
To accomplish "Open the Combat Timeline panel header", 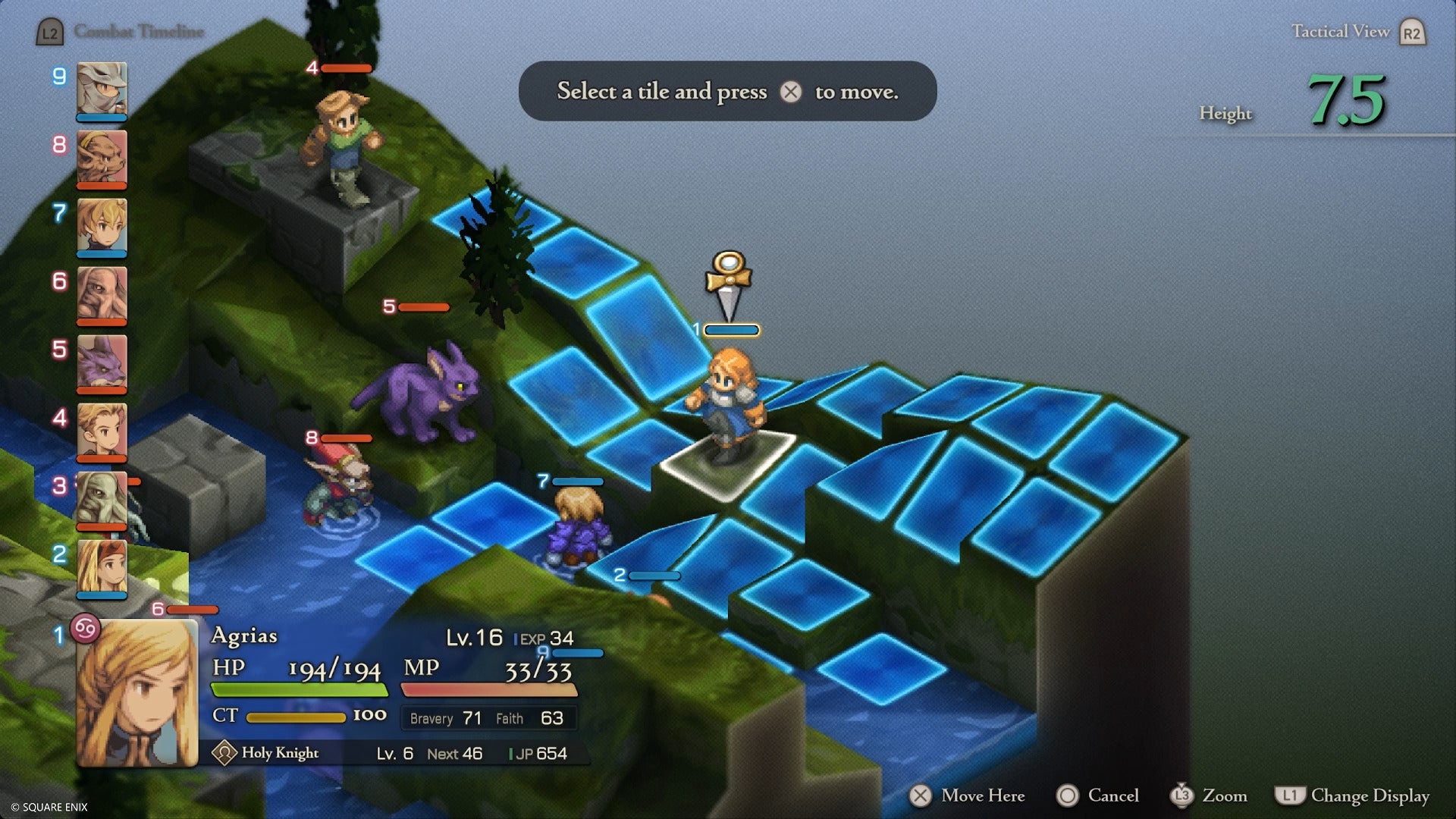I will tap(137, 32).
